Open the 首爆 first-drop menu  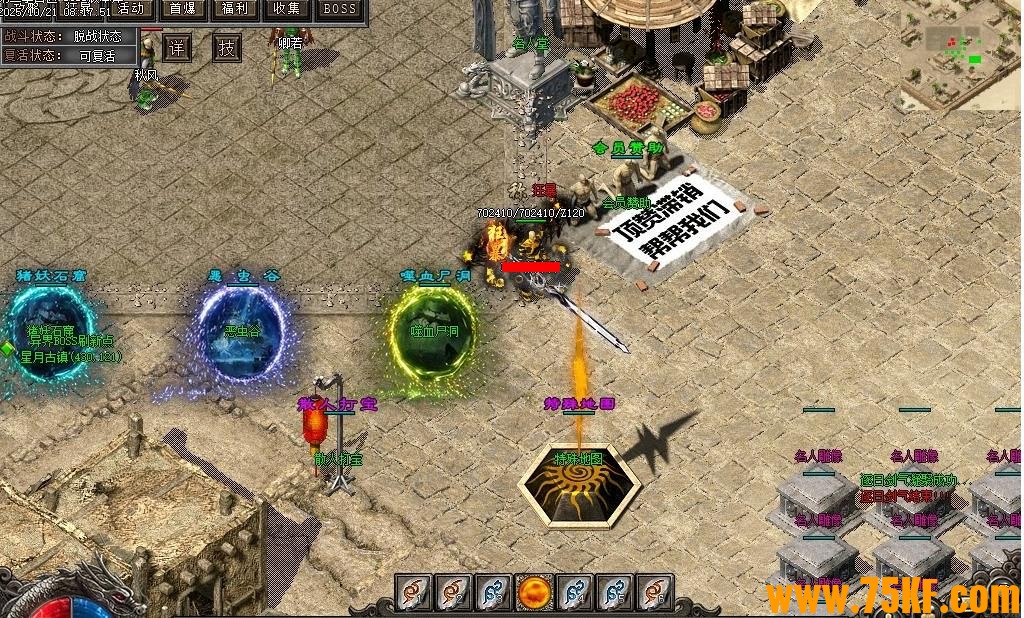coord(183,9)
